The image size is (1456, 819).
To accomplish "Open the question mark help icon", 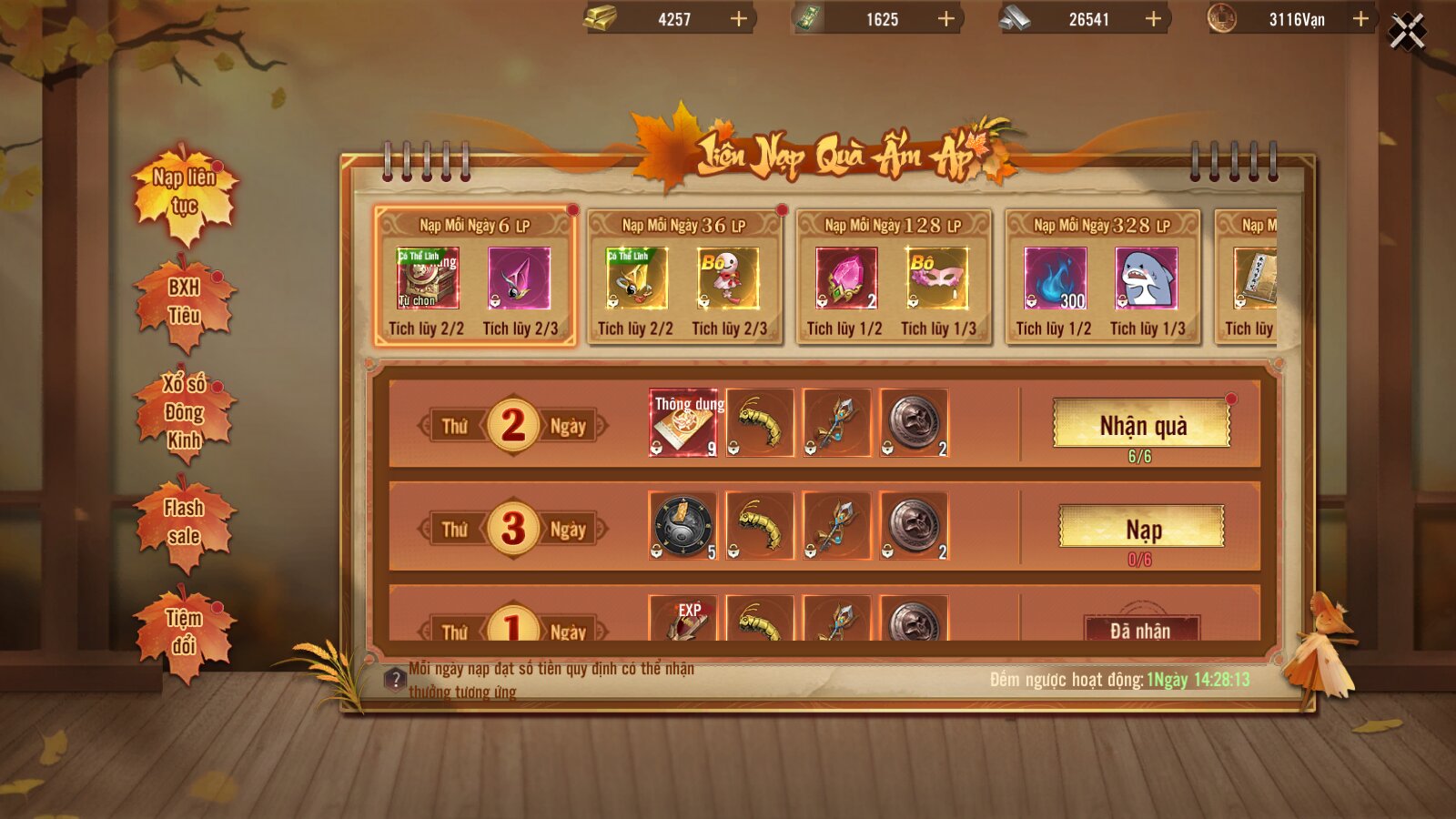I will [395, 679].
